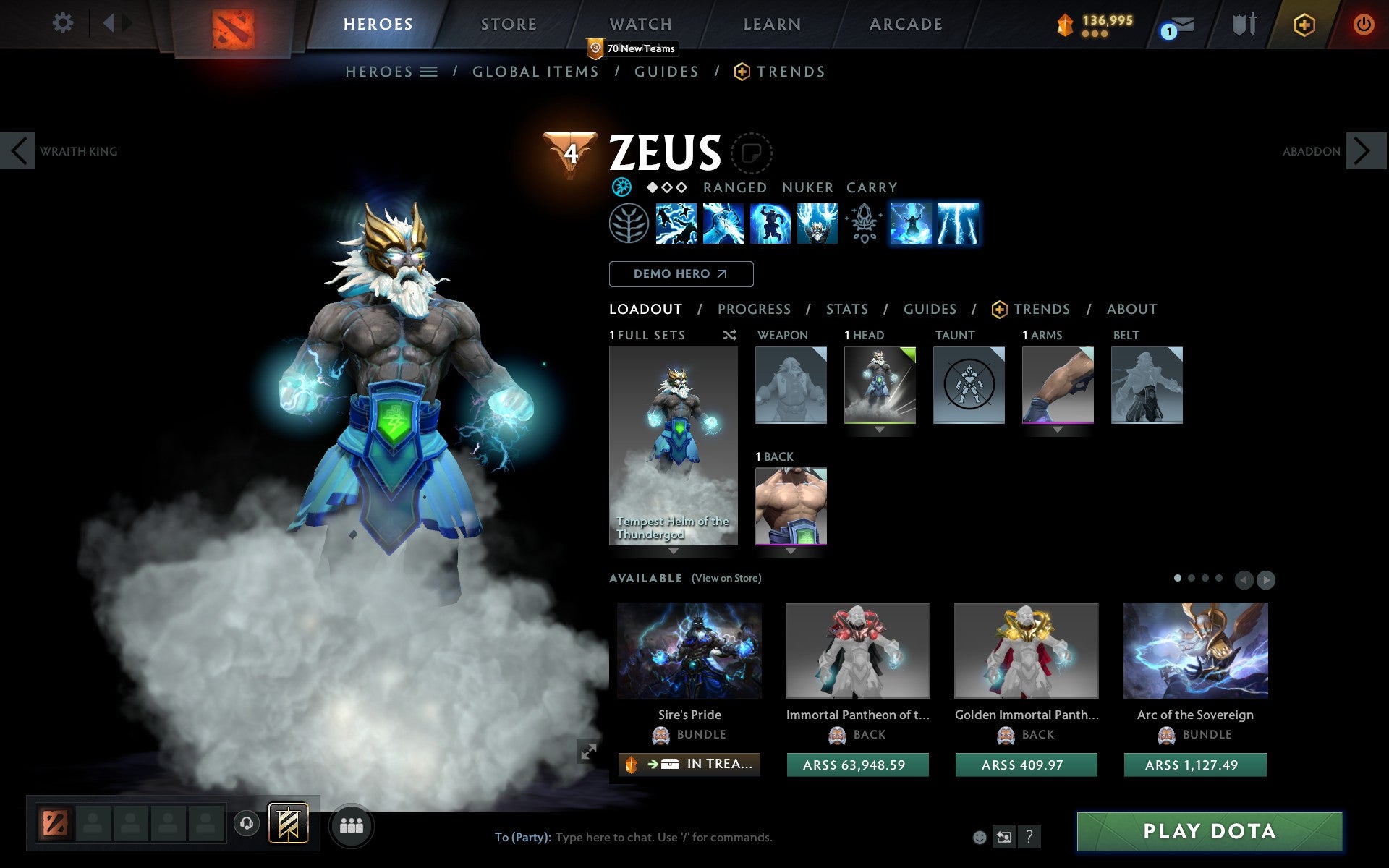Switch to the Progress tab
Viewport: 1389px width, 868px height.
[754, 309]
